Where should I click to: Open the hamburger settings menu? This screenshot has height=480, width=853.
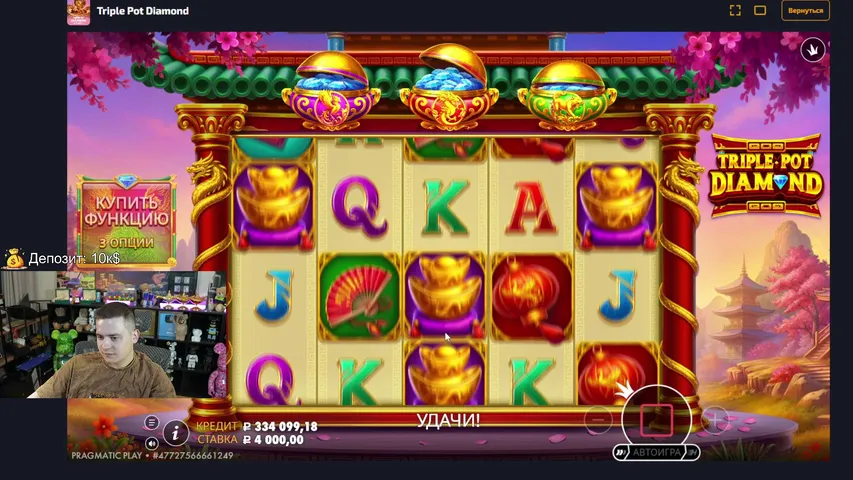[152, 423]
